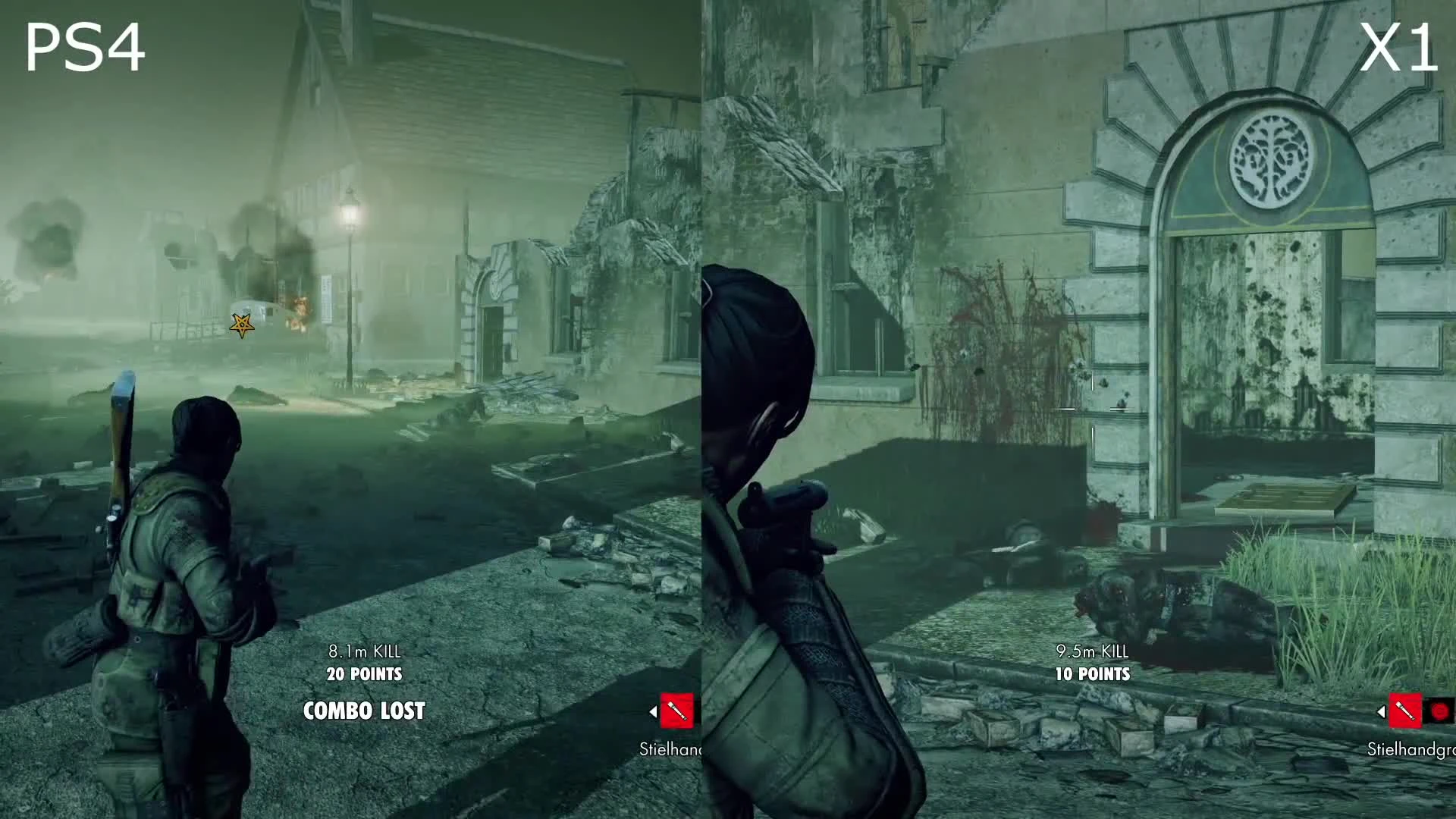Click the 9.5m KILL distance indicator
The width and height of the screenshot is (1456, 819).
(x=1092, y=651)
